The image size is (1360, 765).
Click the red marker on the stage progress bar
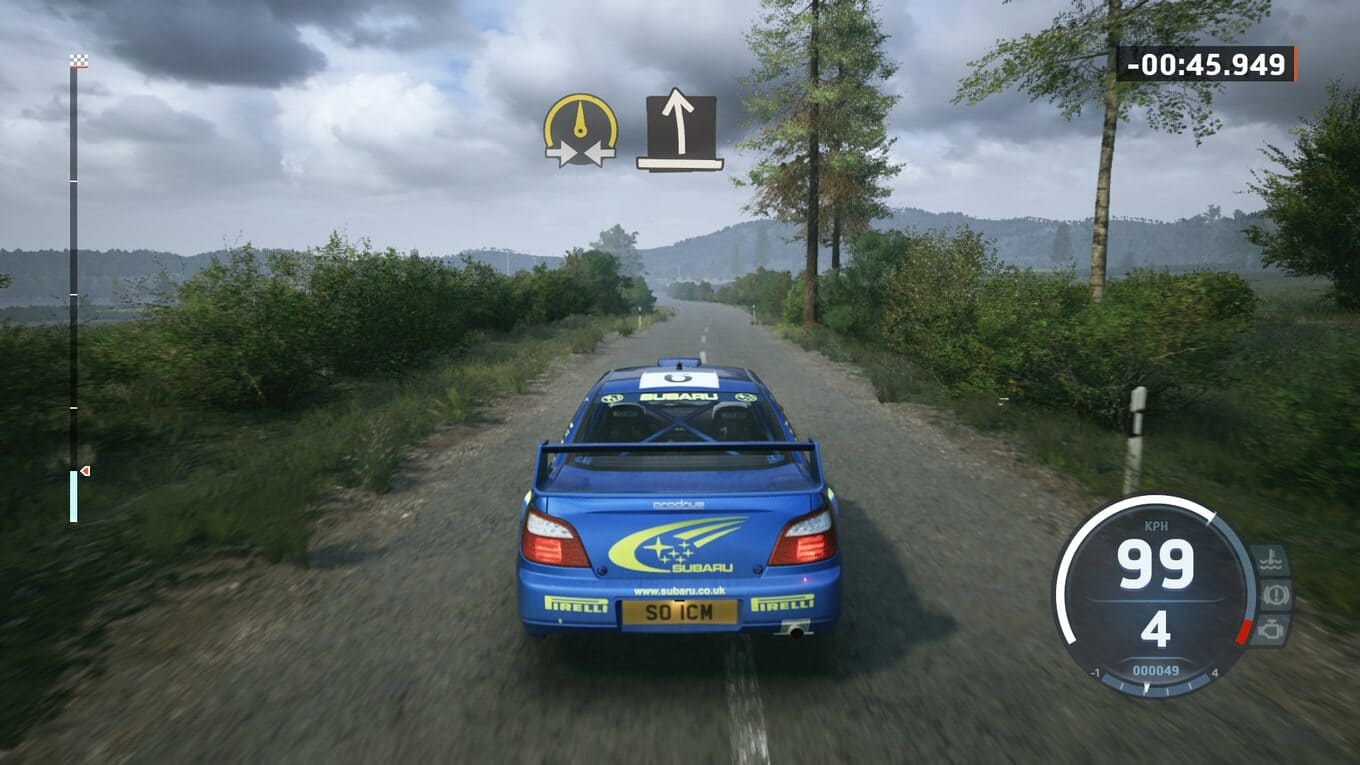(x=85, y=470)
